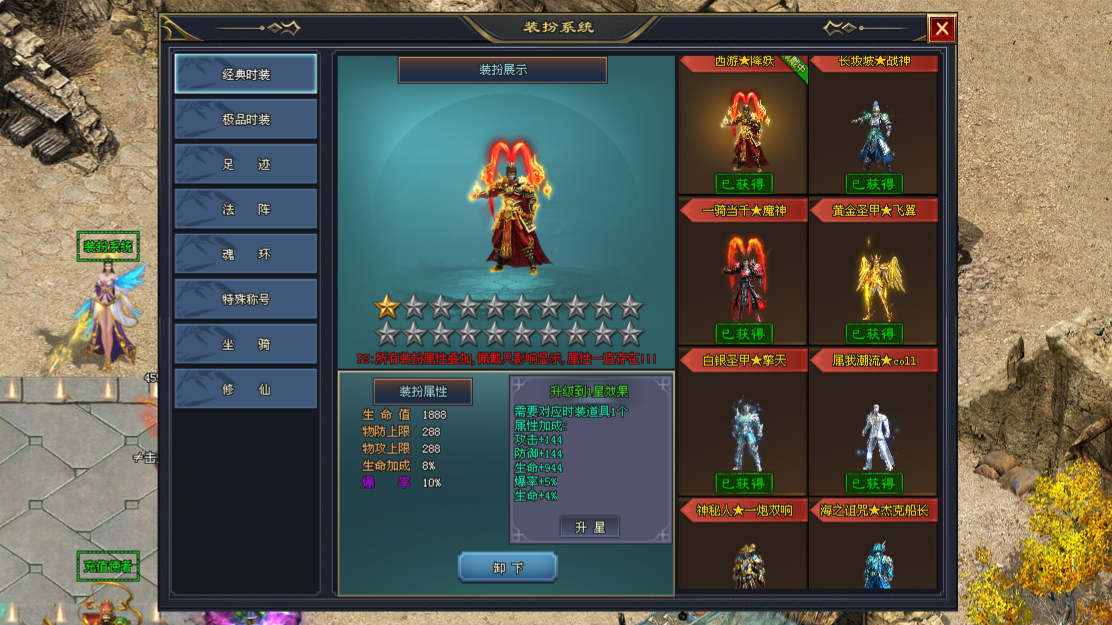
Task: Show the 法阵 category
Action: [246, 209]
